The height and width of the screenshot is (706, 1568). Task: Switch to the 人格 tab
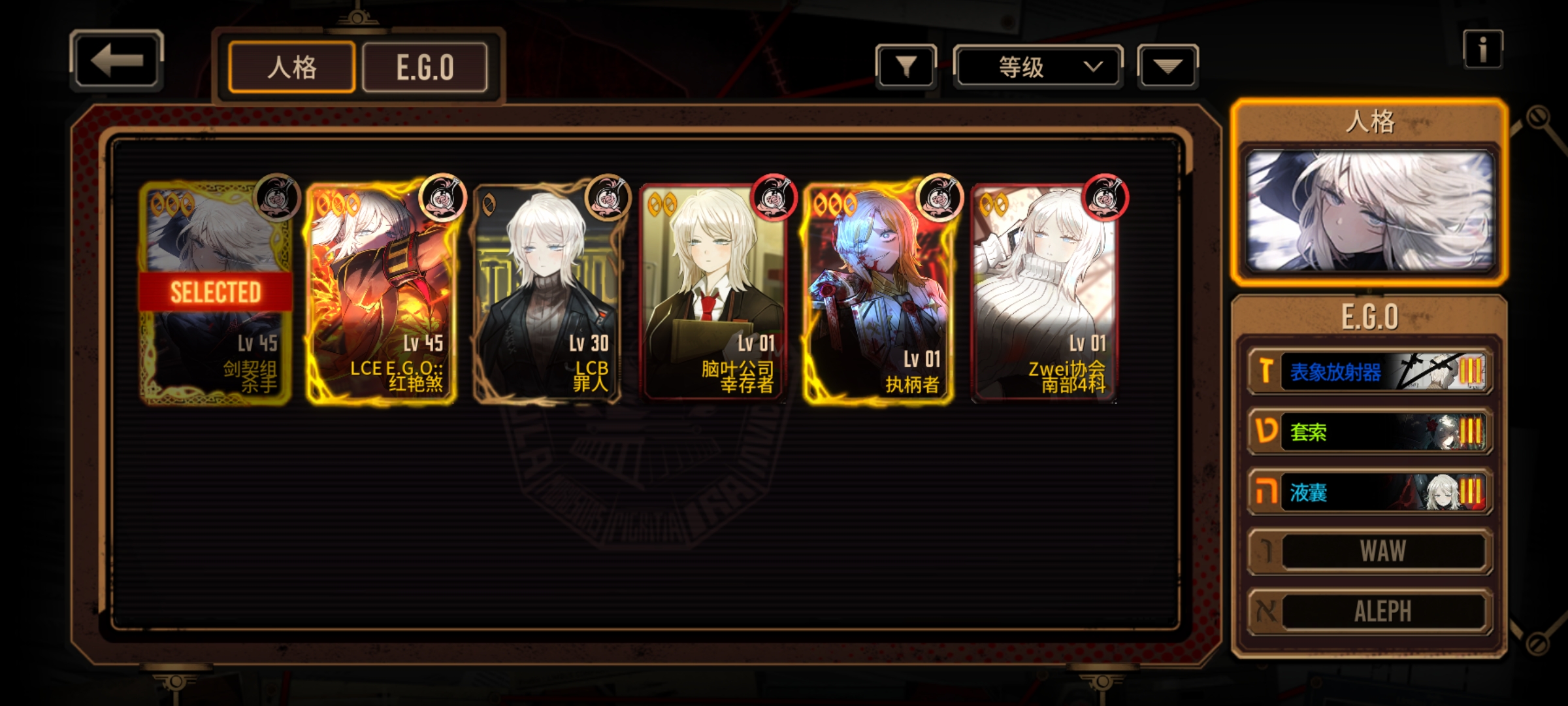coord(292,67)
